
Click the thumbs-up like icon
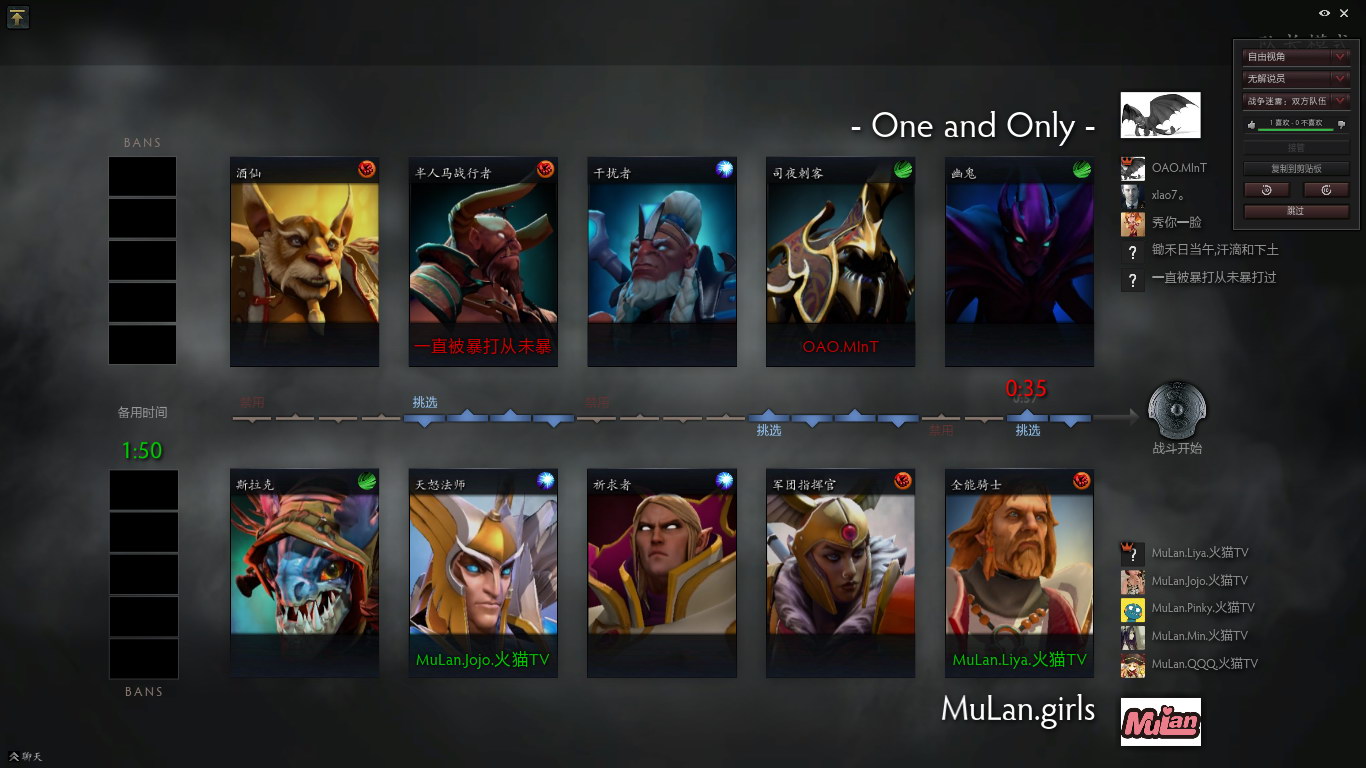[x=1251, y=124]
